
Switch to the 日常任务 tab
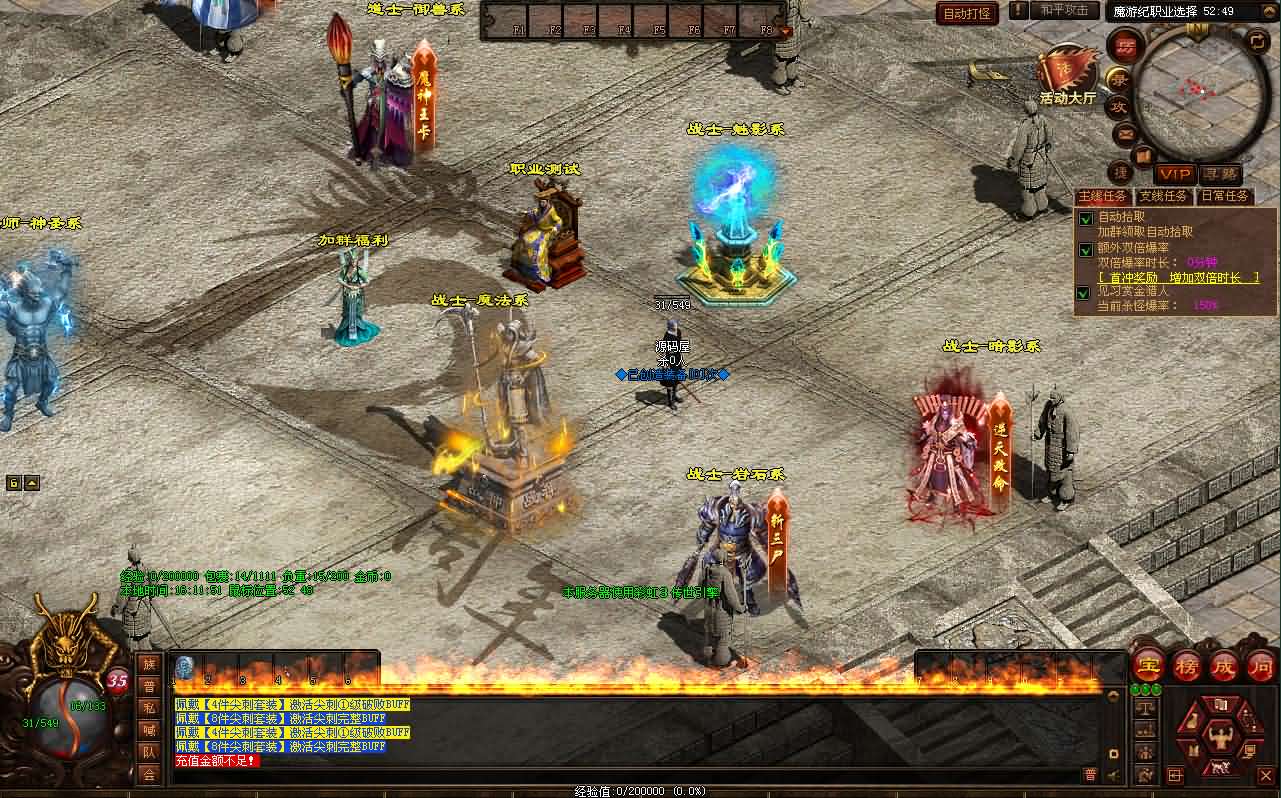(x=1225, y=196)
